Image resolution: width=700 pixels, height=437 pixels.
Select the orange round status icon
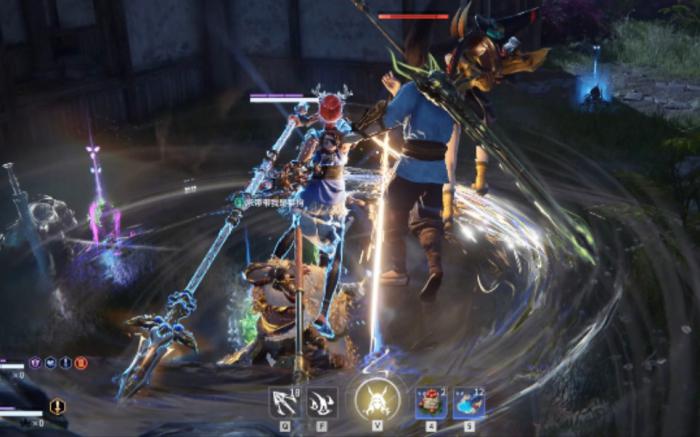(x=81, y=362)
